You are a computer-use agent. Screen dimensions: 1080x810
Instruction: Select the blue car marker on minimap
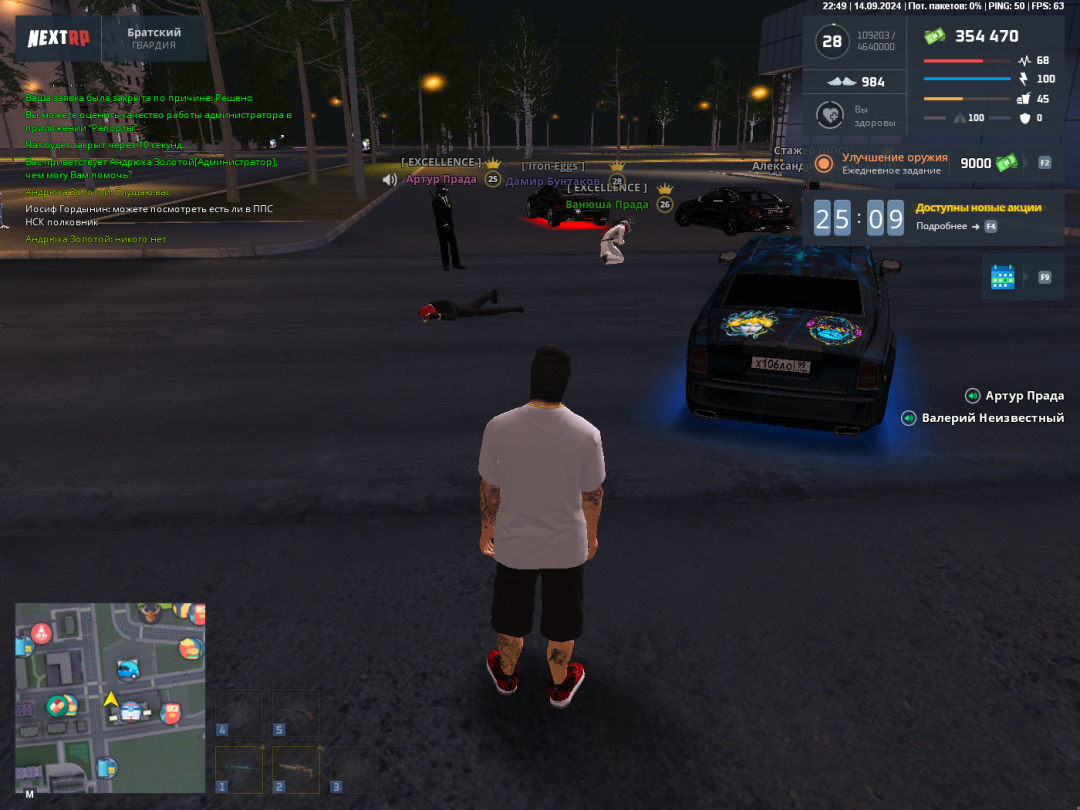128,669
